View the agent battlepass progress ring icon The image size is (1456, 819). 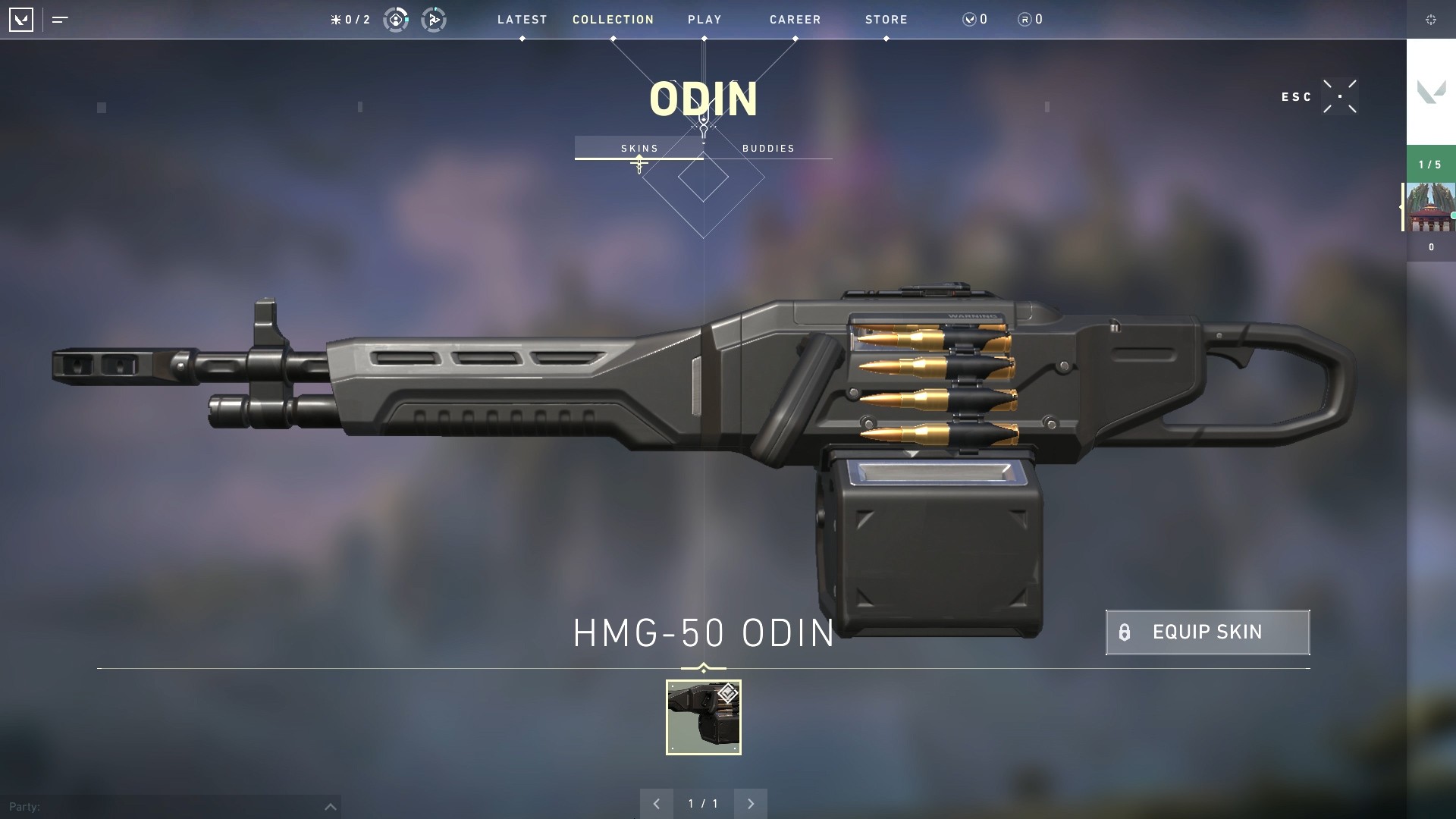[395, 20]
